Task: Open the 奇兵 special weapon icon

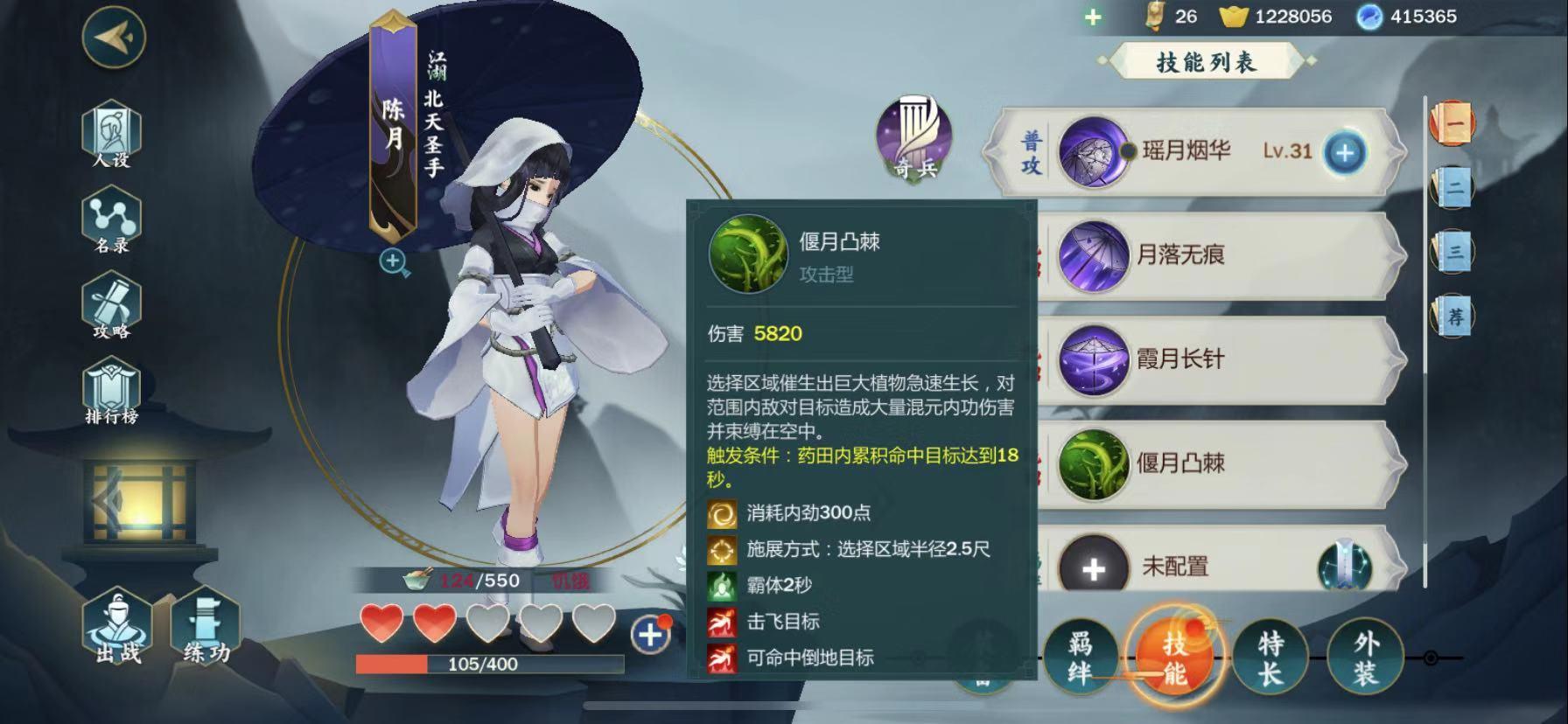Action: 915,140
